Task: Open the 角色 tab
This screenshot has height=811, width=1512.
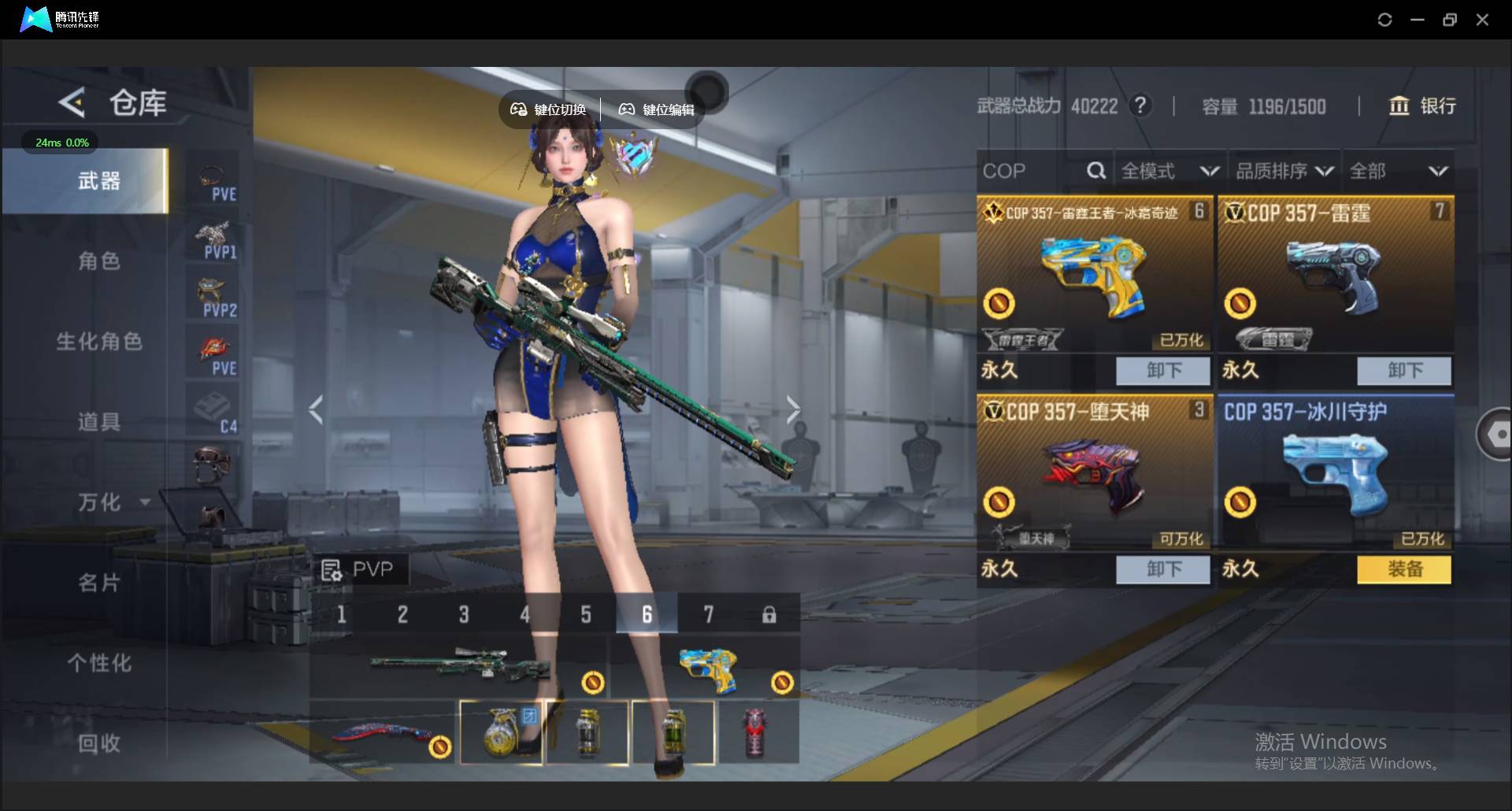Action: 99,261
